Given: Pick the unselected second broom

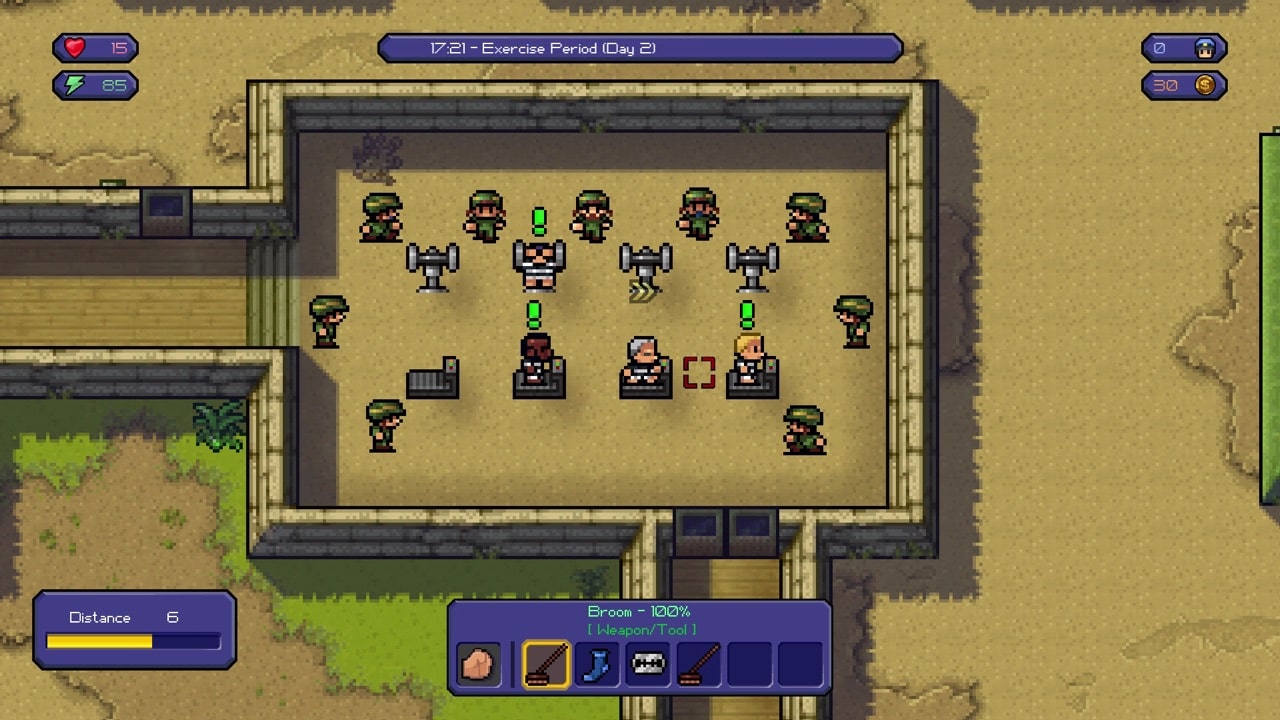Looking at the screenshot, I should coord(699,664).
